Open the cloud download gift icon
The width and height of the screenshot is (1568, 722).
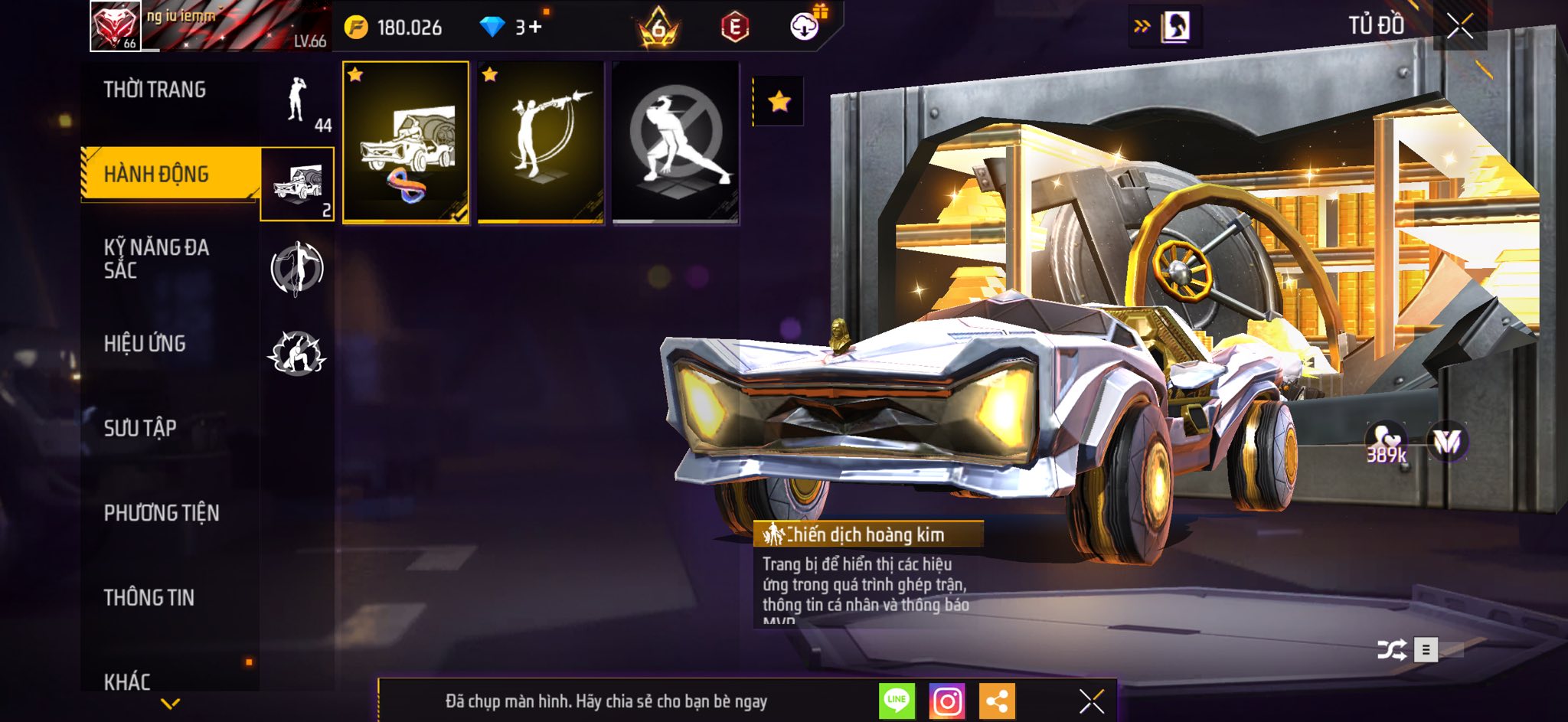point(805,27)
